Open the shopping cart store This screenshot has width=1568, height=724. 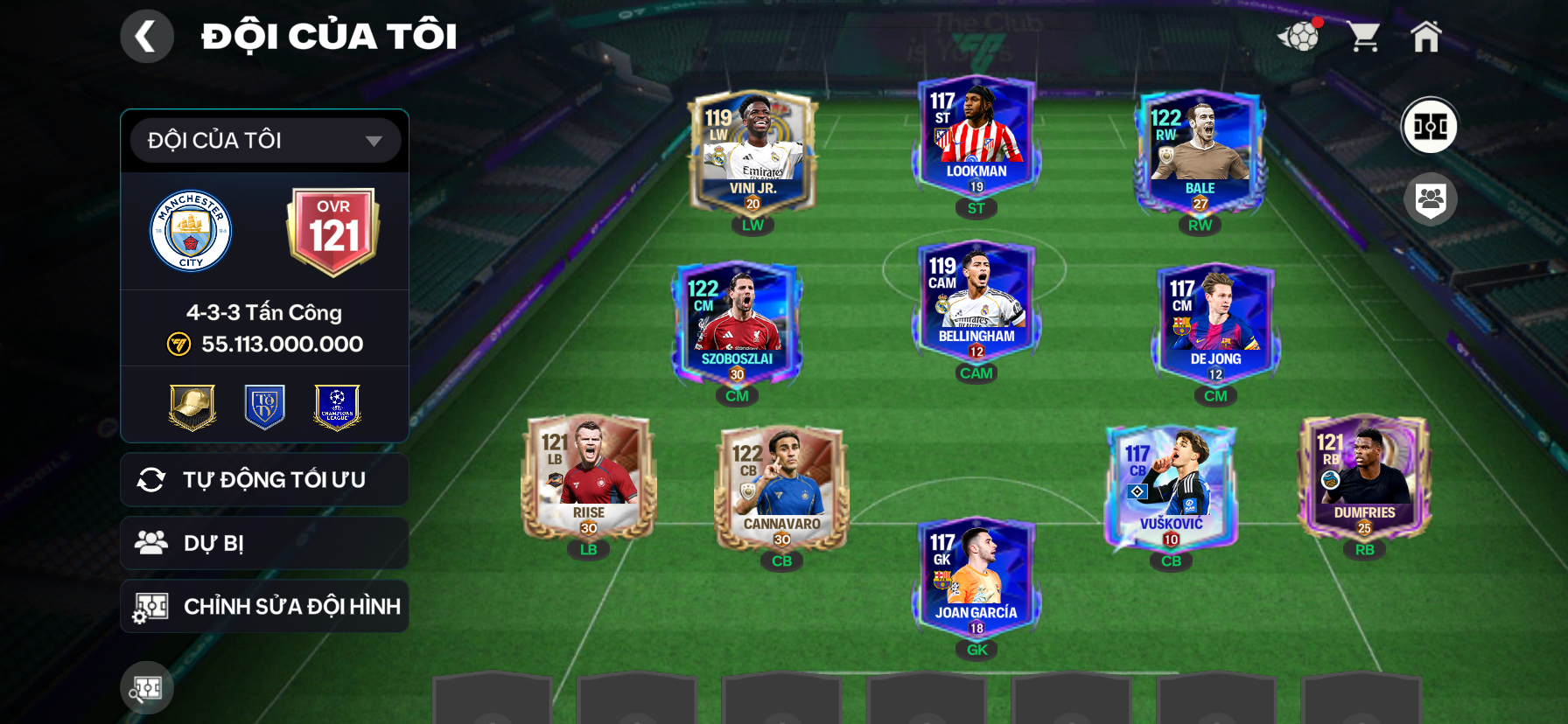pyautogui.click(x=1363, y=37)
